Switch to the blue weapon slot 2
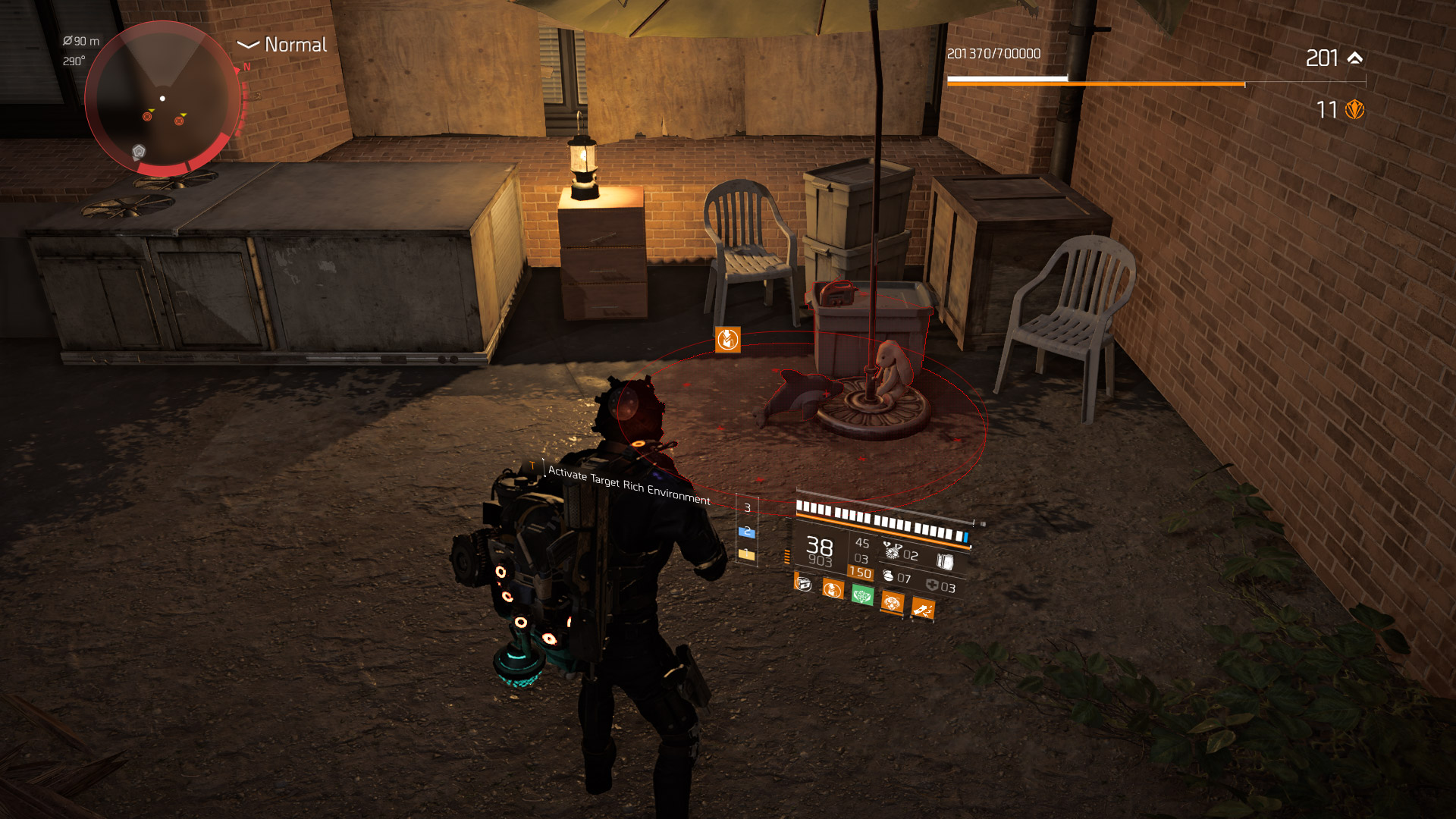 pos(747,532)
